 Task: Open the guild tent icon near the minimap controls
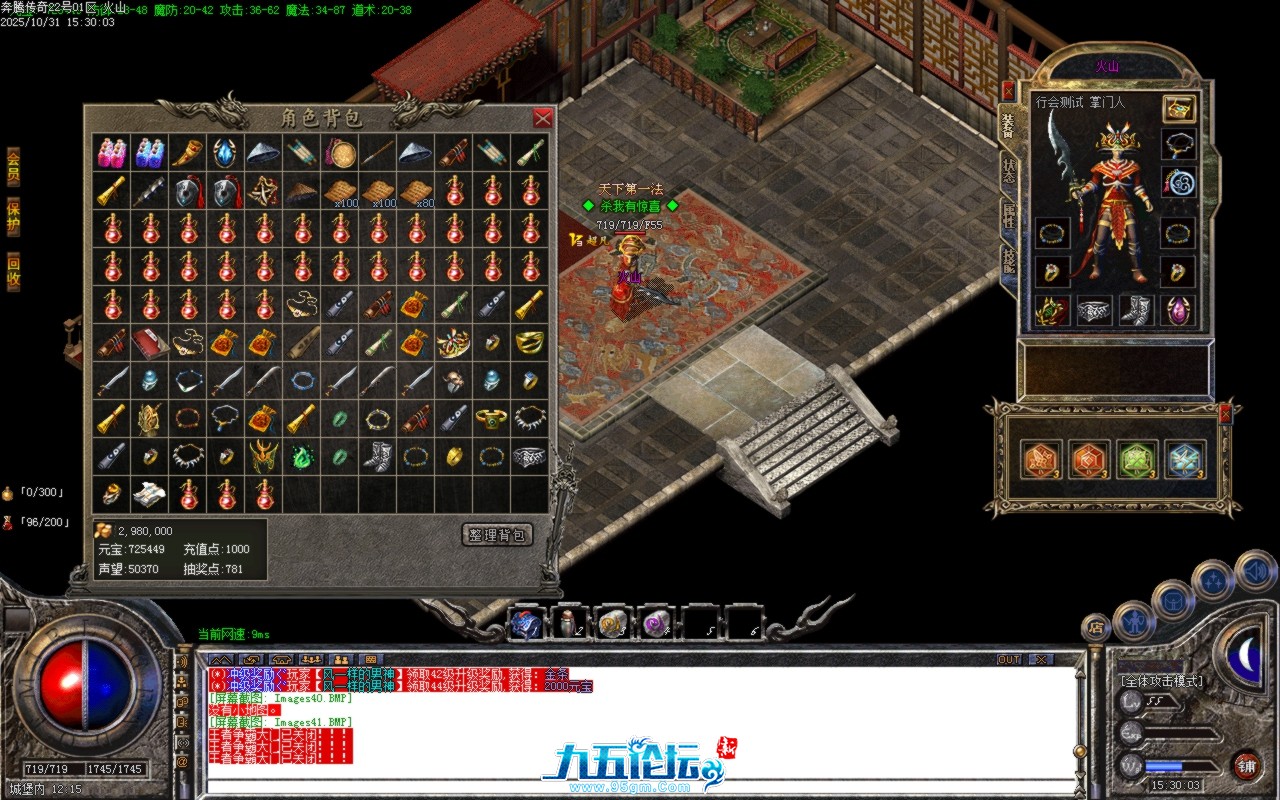1173,601
